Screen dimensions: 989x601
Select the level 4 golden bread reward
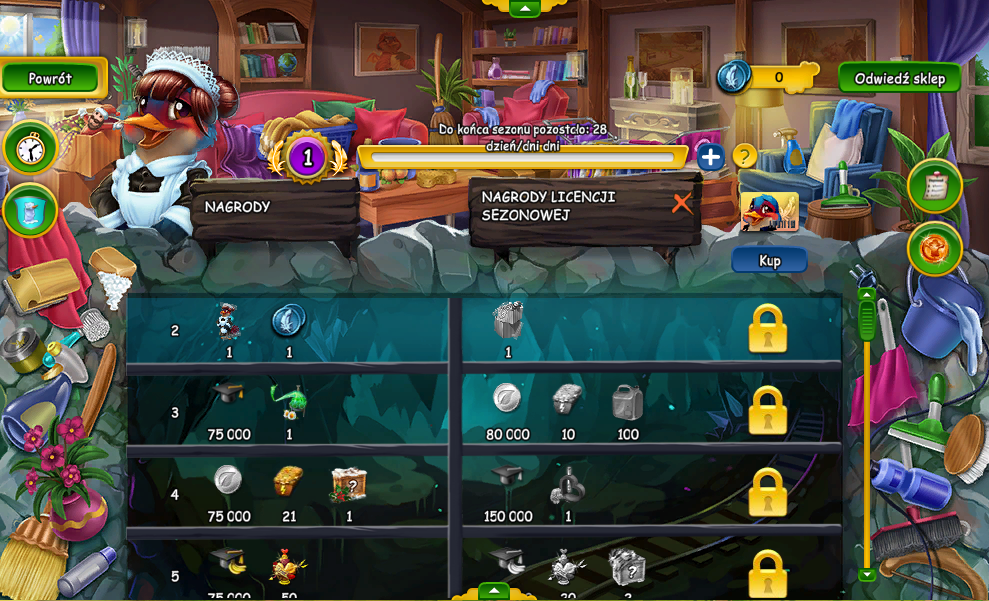pos(288,482)
